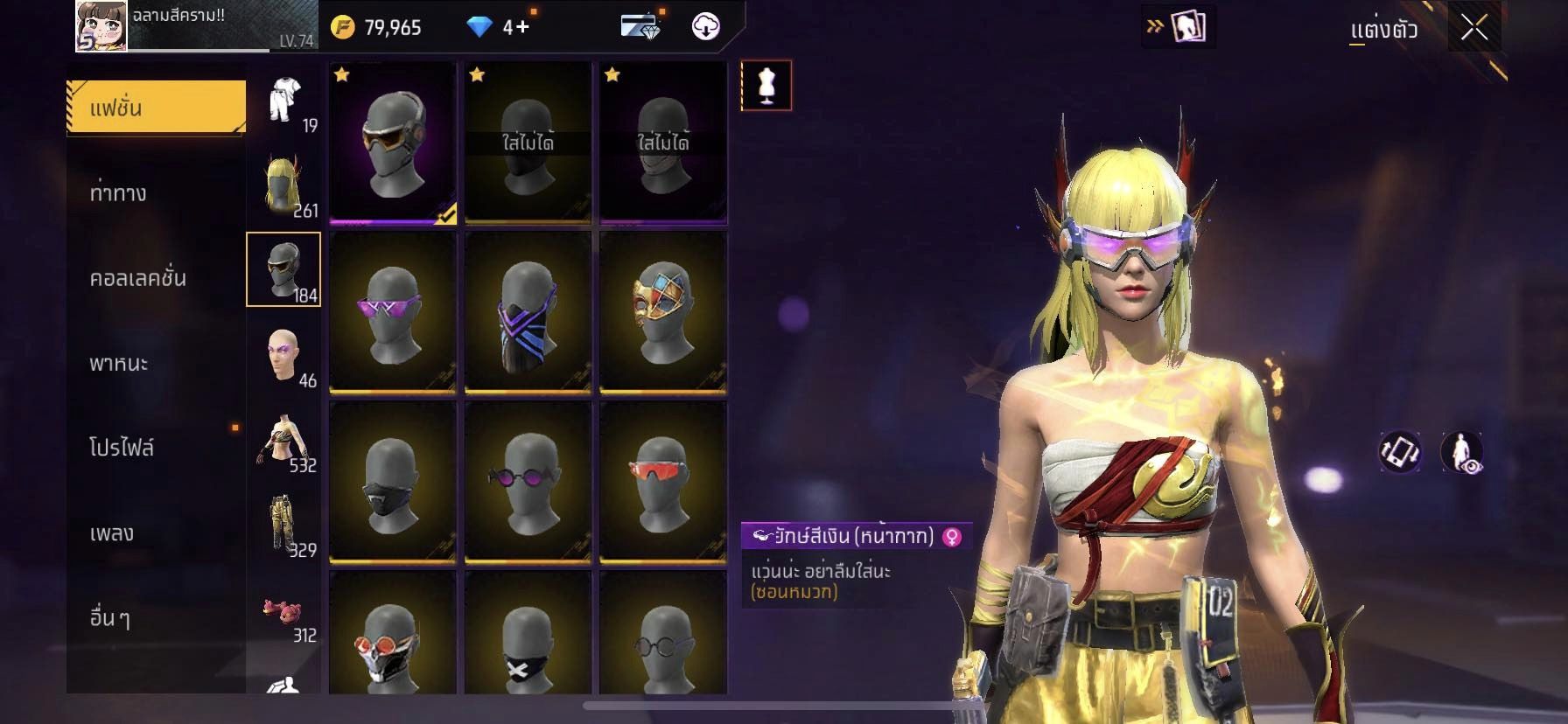
Task: Open the คอลเลคชั่น (Collection) section
Action: (137, 278)
